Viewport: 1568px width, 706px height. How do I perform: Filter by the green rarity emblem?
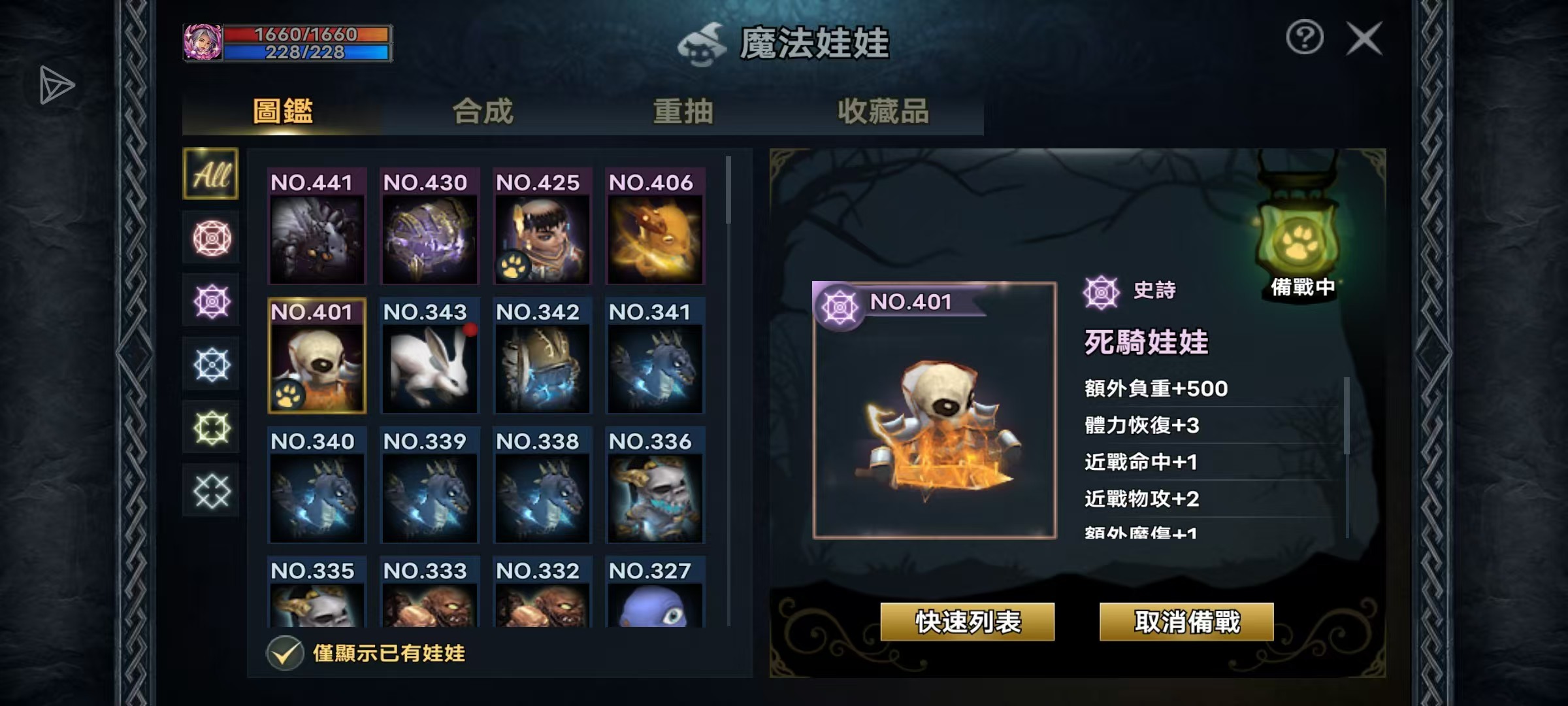tap(211, 428)
